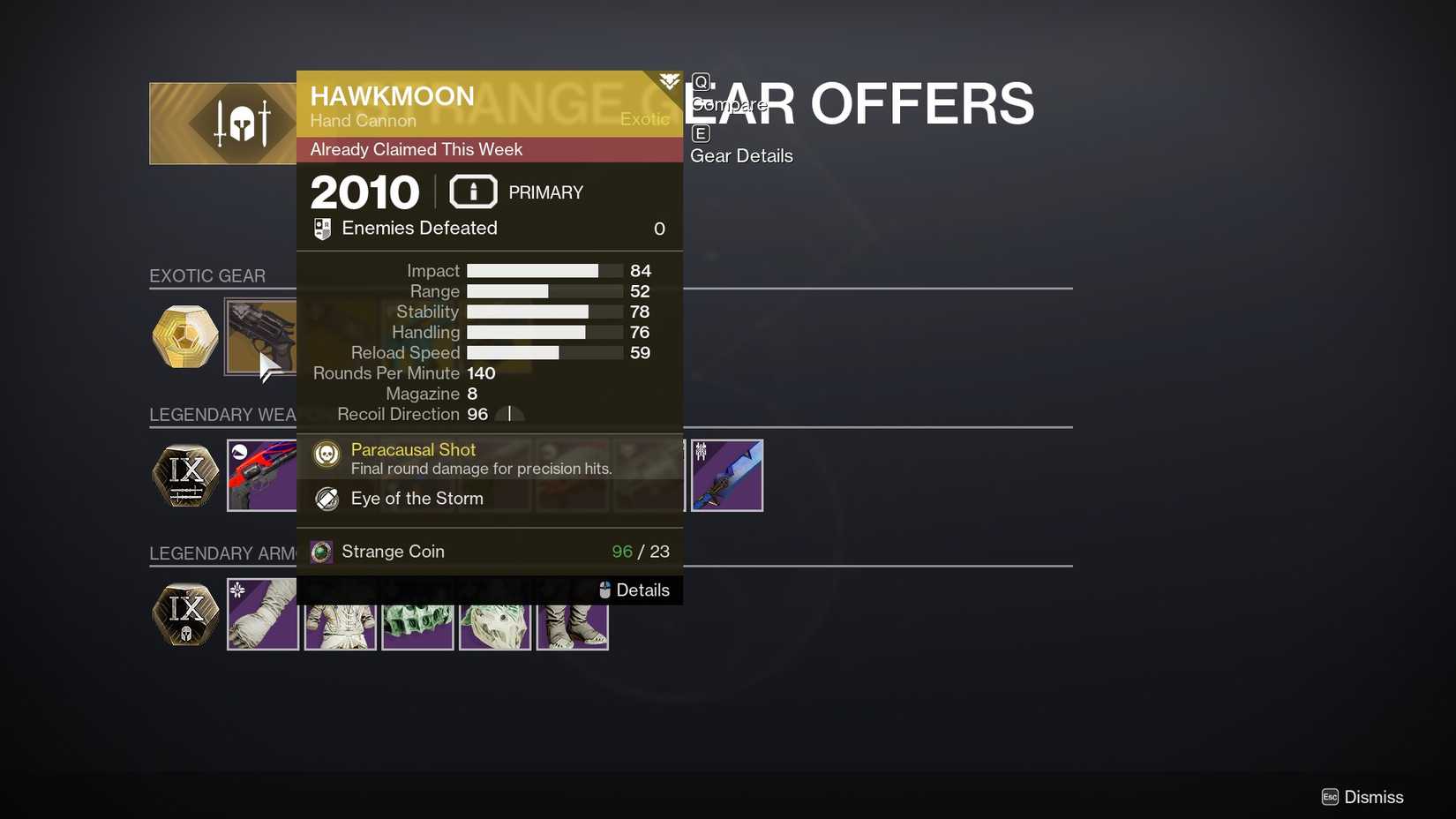
Task: Select the Eye of the Storm perk icon
Action: pos(326,498)
